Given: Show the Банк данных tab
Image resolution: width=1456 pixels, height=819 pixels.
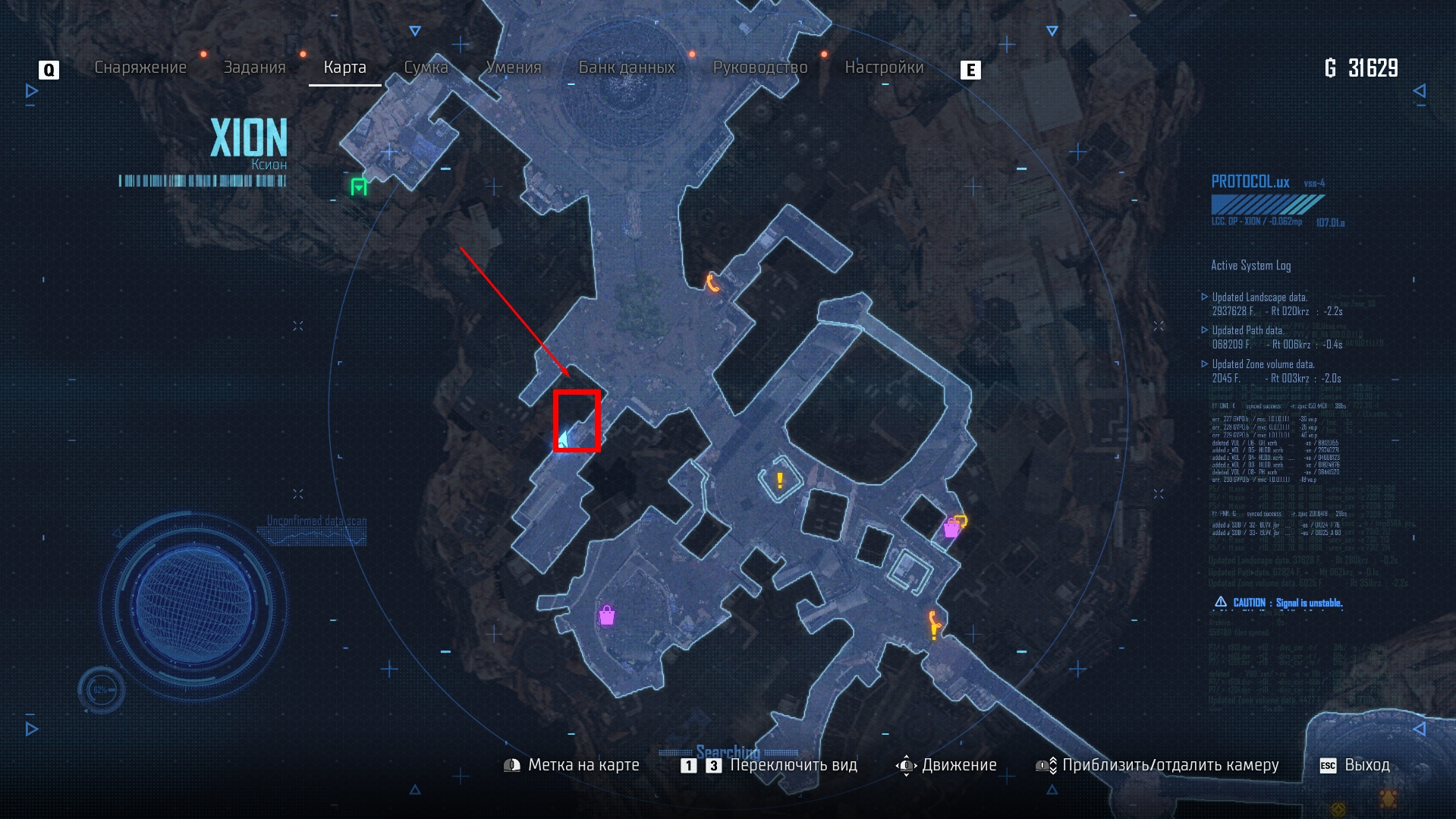Looking at the screenshot, I should (x=627, y=68).
